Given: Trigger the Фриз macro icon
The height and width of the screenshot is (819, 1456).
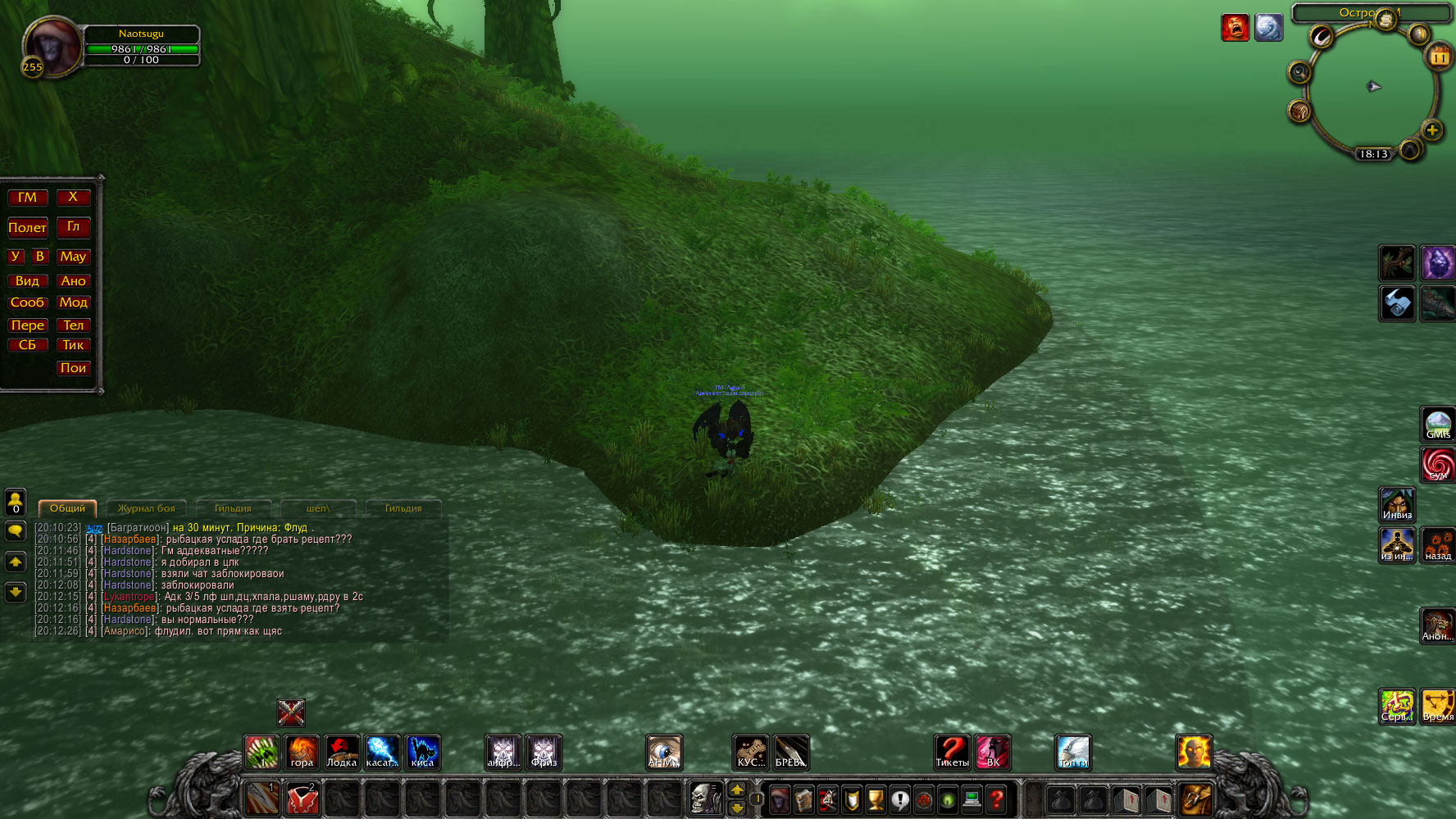Looking at the screenshot, I should [544, 752].
